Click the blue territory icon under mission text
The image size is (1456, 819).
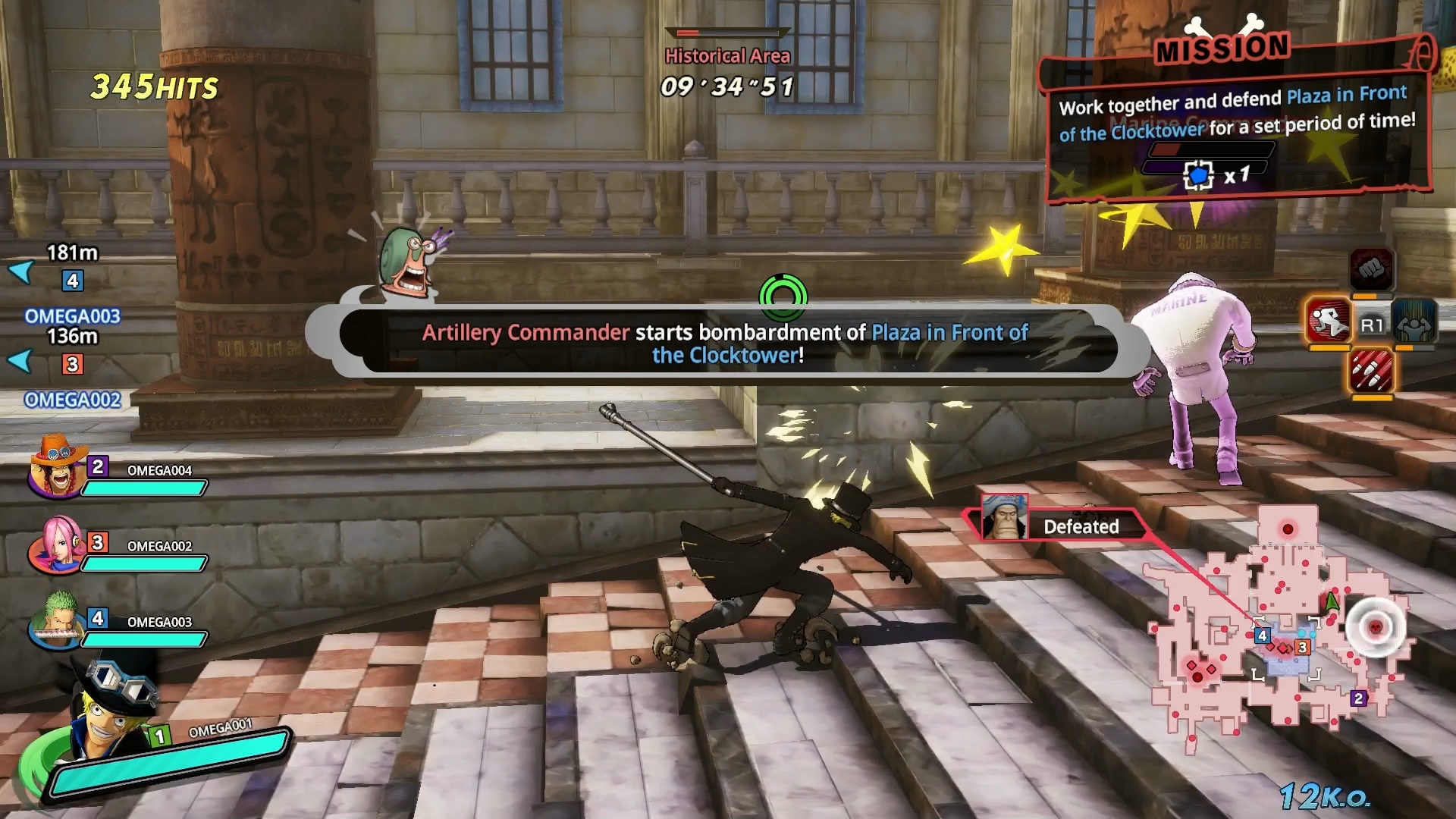click(1198, 176)
